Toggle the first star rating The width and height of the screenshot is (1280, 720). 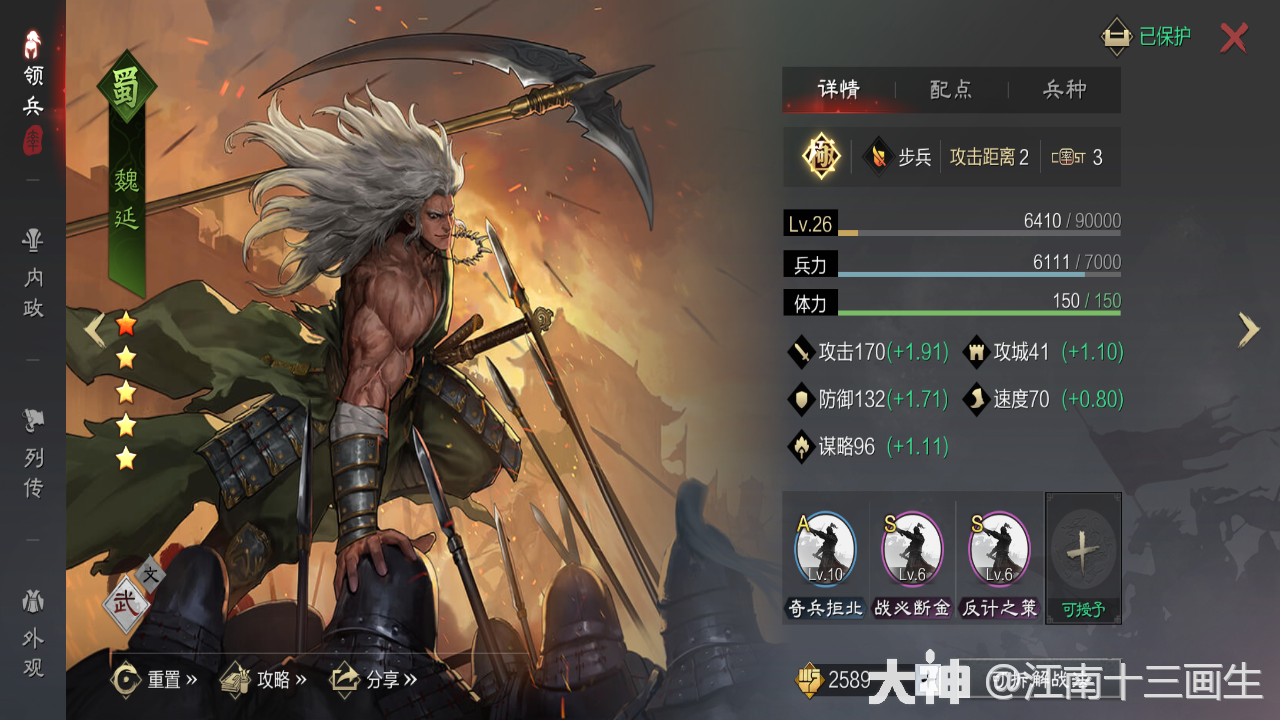(x=125, y=322)
